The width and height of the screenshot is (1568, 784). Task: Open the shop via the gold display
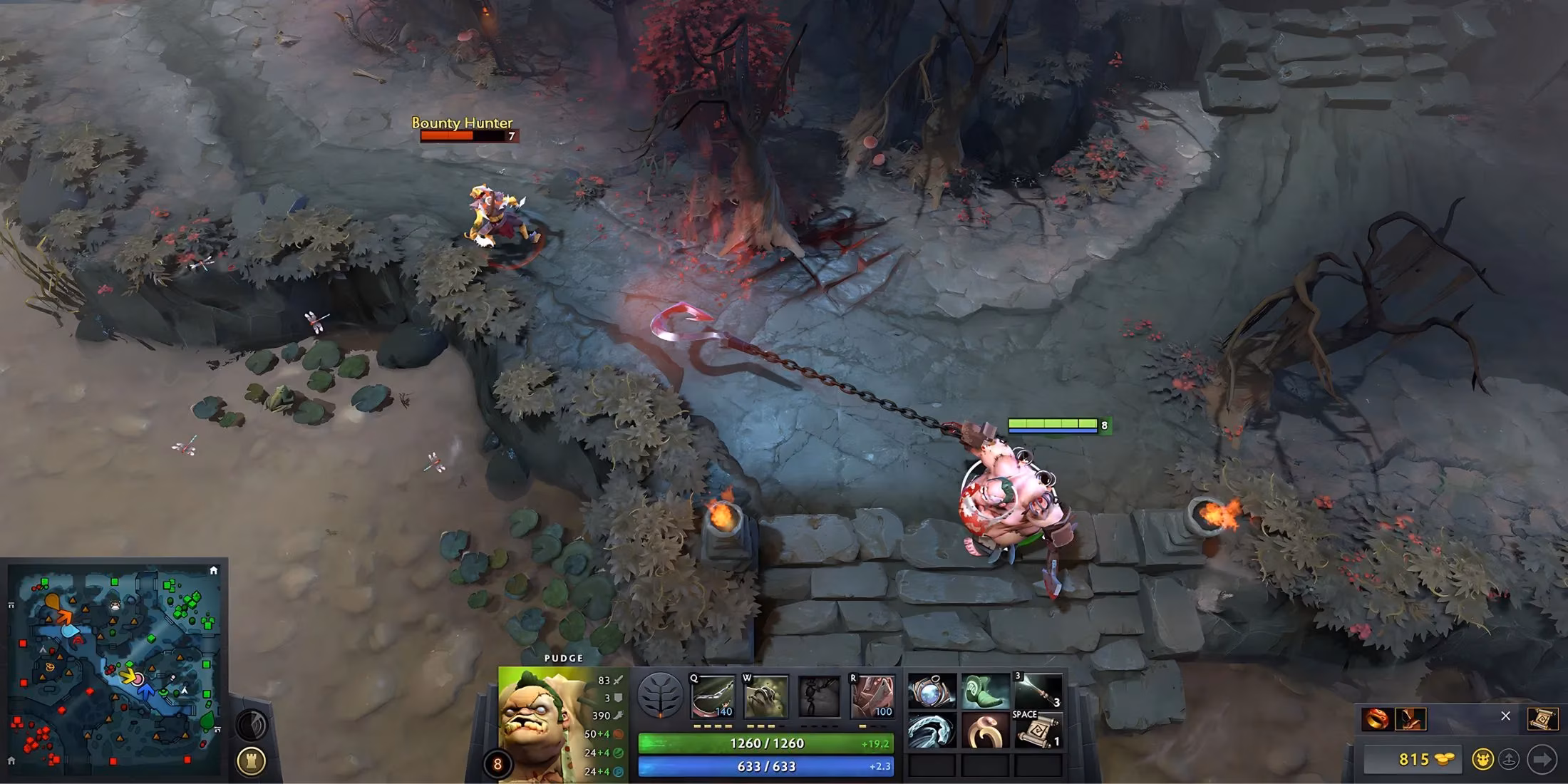[x=1413, y=759]
